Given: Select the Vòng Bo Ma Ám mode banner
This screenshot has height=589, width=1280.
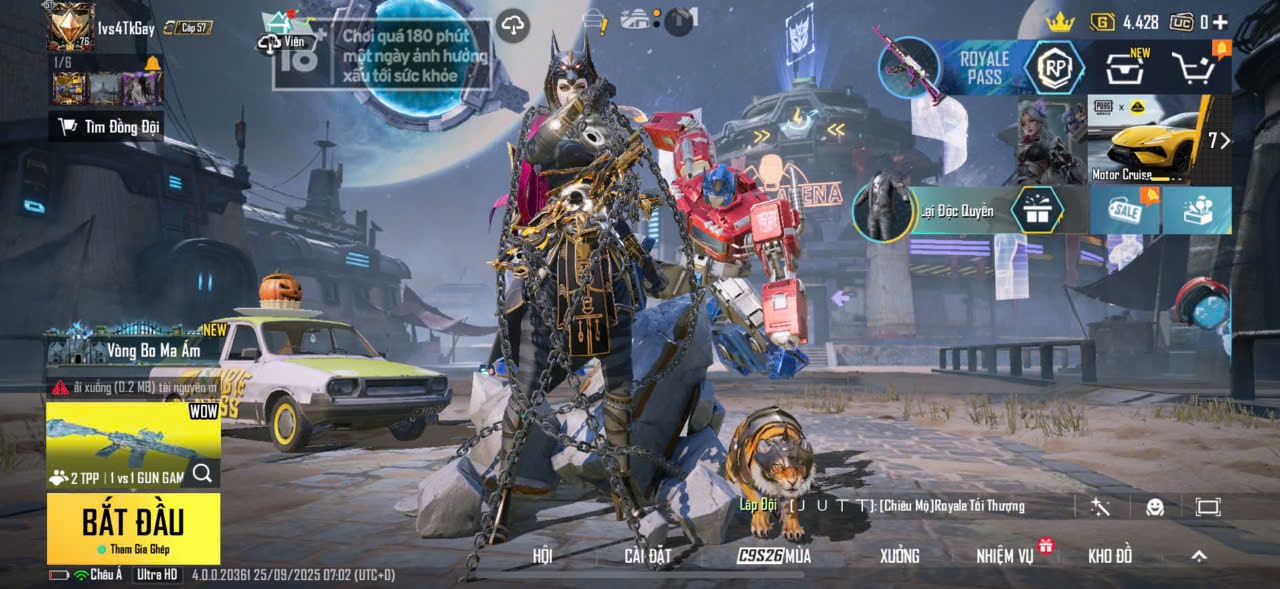Looking at the screenshot, I should (133, 350).
